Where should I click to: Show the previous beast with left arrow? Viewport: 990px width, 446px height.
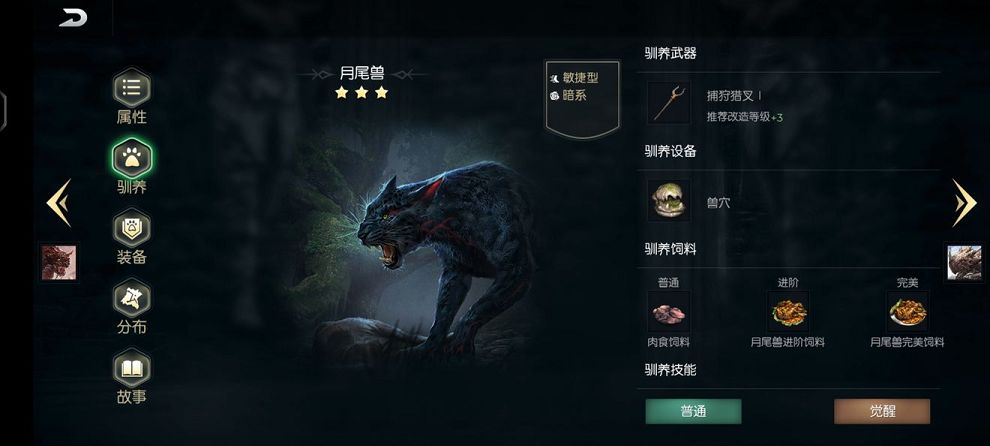(58, 203)
